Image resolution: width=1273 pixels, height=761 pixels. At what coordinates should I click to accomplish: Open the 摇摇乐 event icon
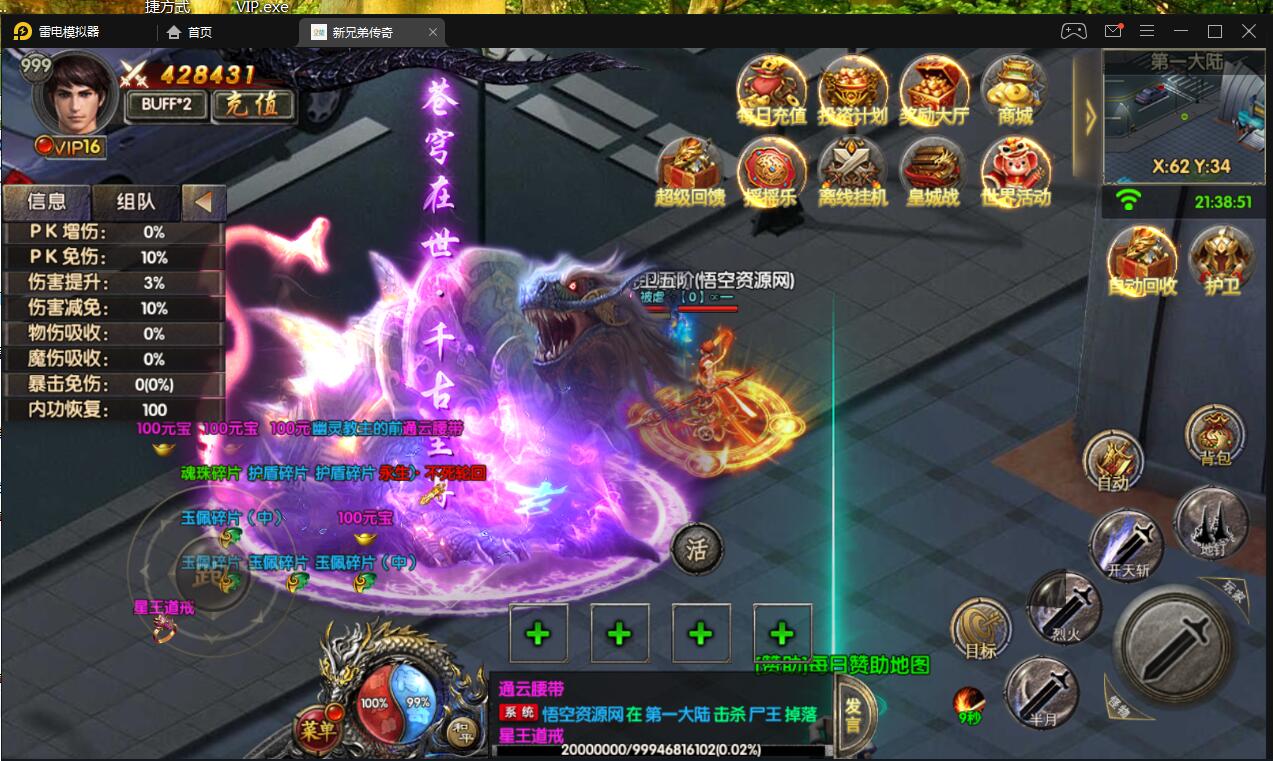tap(771, 171)
